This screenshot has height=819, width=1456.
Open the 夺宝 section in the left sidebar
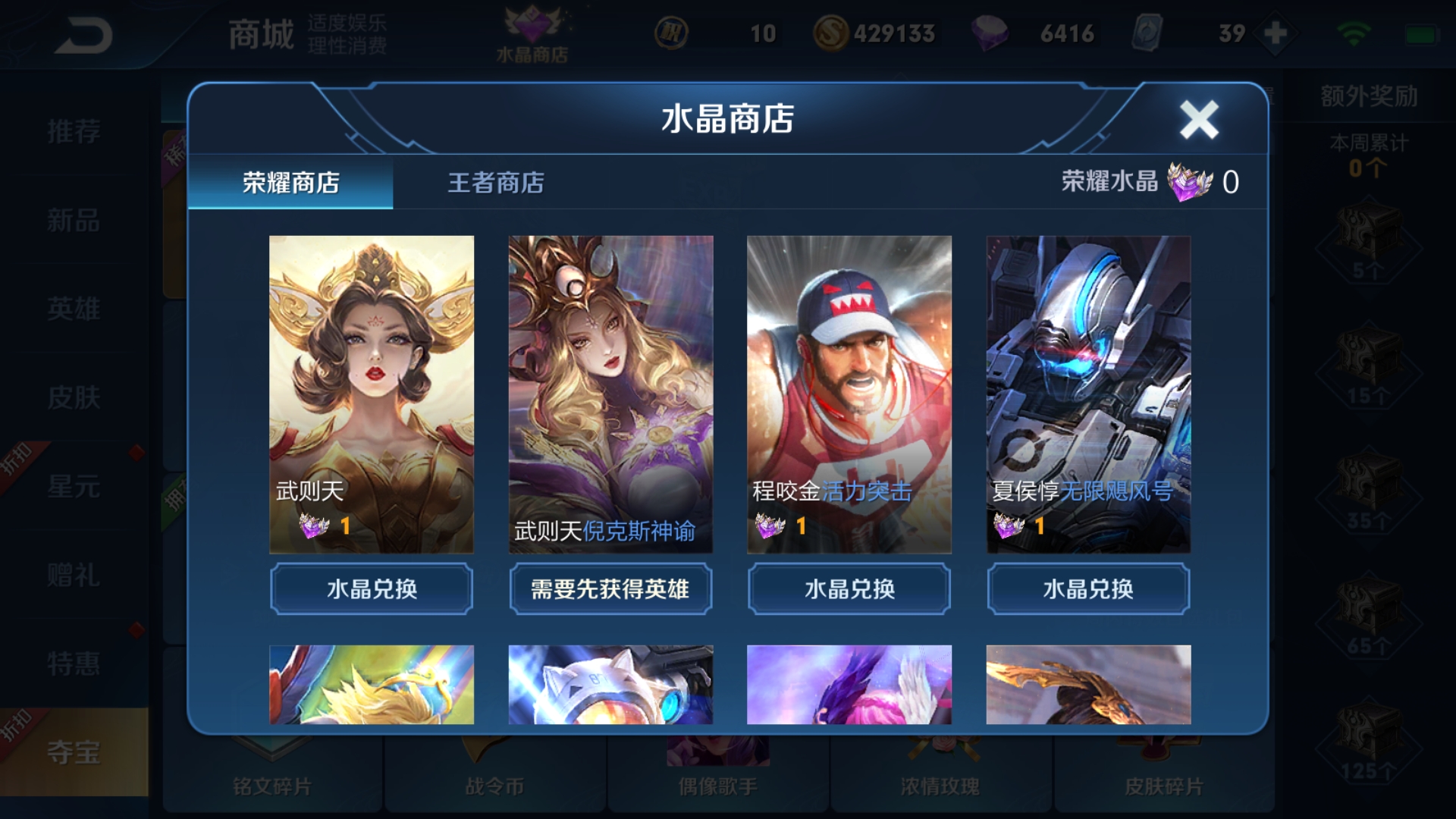tap(76, 754)
